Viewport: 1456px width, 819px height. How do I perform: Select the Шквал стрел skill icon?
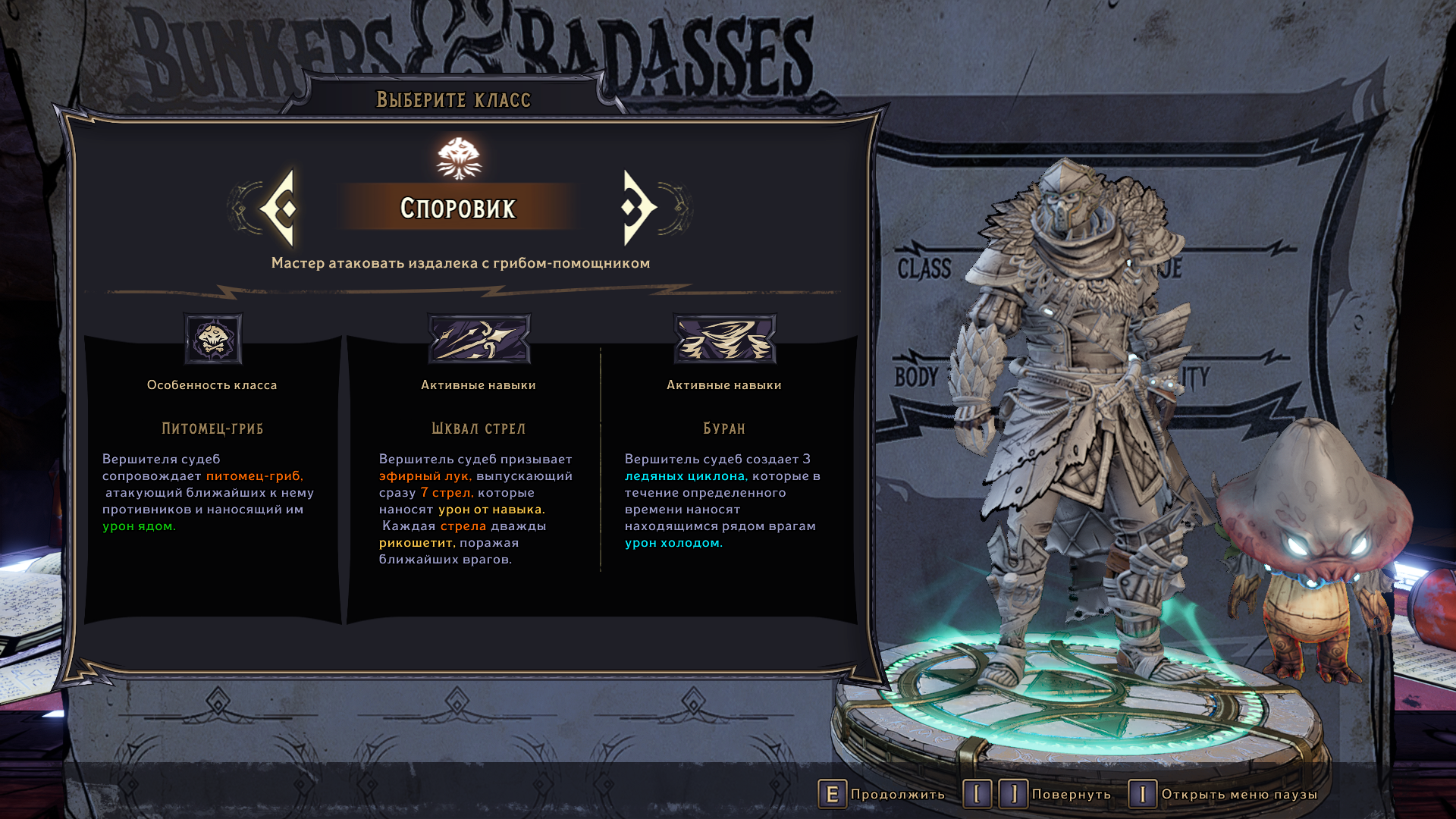pos(479,339)
